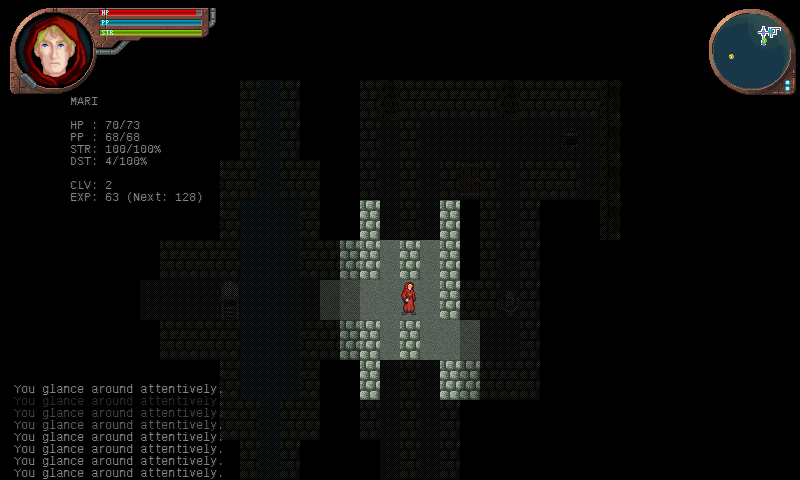Open the circular minimap
The width and height of the screenshot is (800, 480).
[x=752, y=52]
